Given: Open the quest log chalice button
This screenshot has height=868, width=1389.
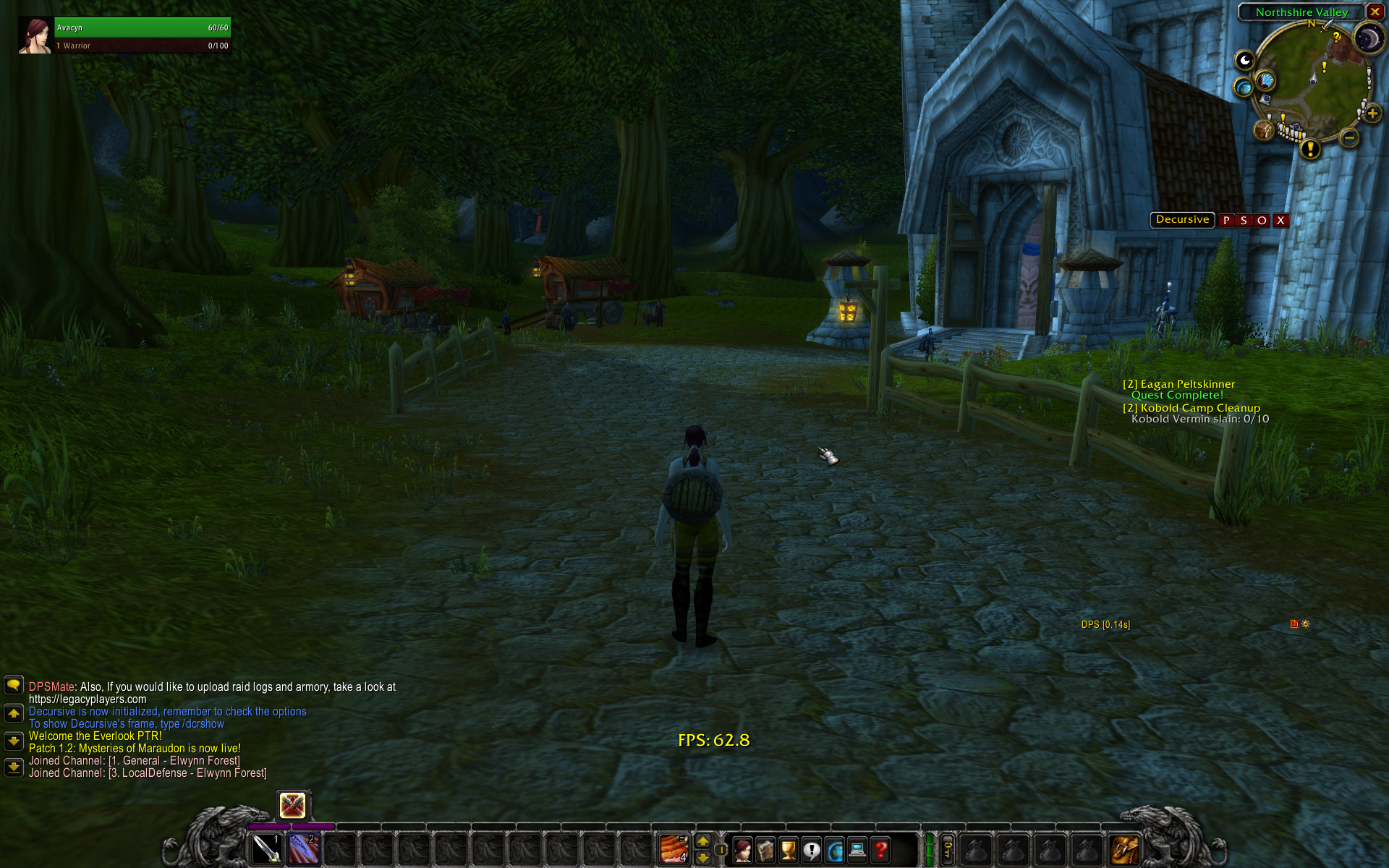Looking at the screenshot, I should pyautogui.click(x=789, y=850).
